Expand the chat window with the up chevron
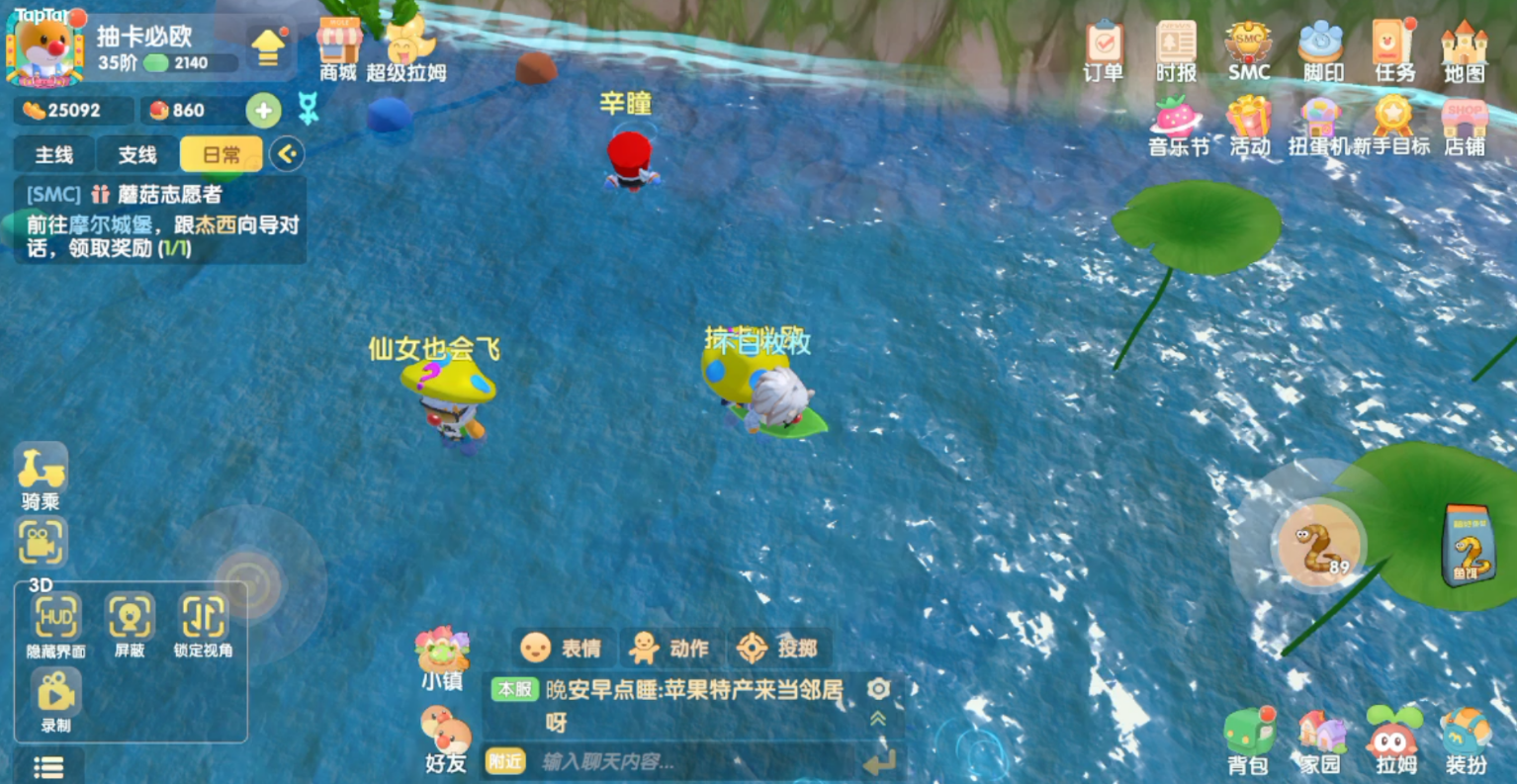 (x=876, y=719)
